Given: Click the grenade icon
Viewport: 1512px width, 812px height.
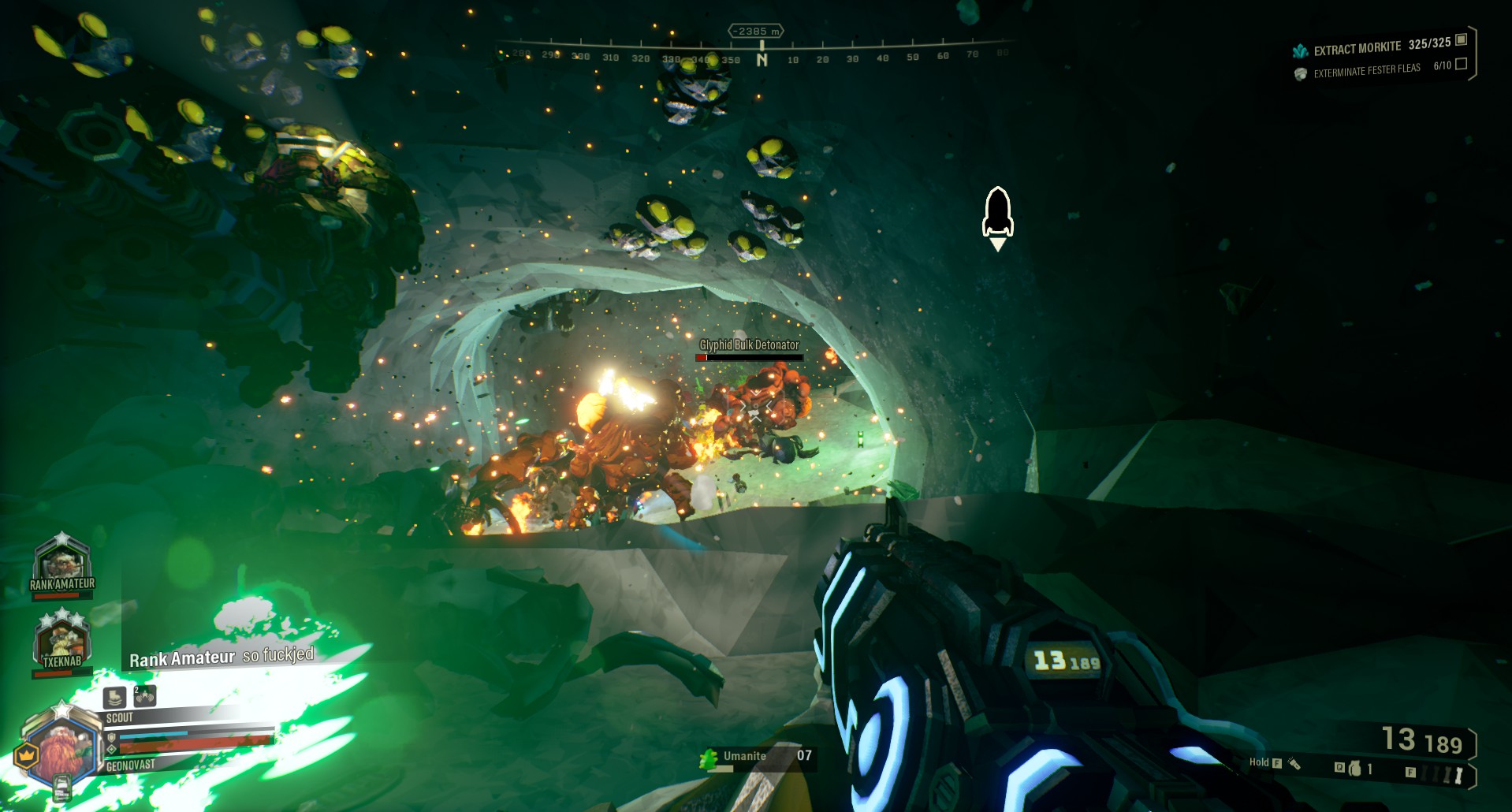Looking at the screenshot, I should pyautogui.click(x=1355, y=768).
